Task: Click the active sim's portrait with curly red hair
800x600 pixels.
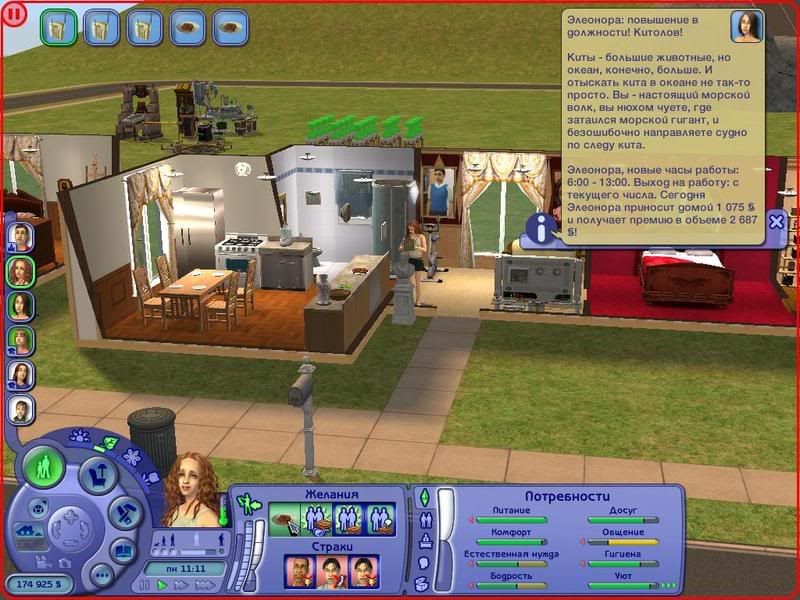Action: click(x=190, y=490)
